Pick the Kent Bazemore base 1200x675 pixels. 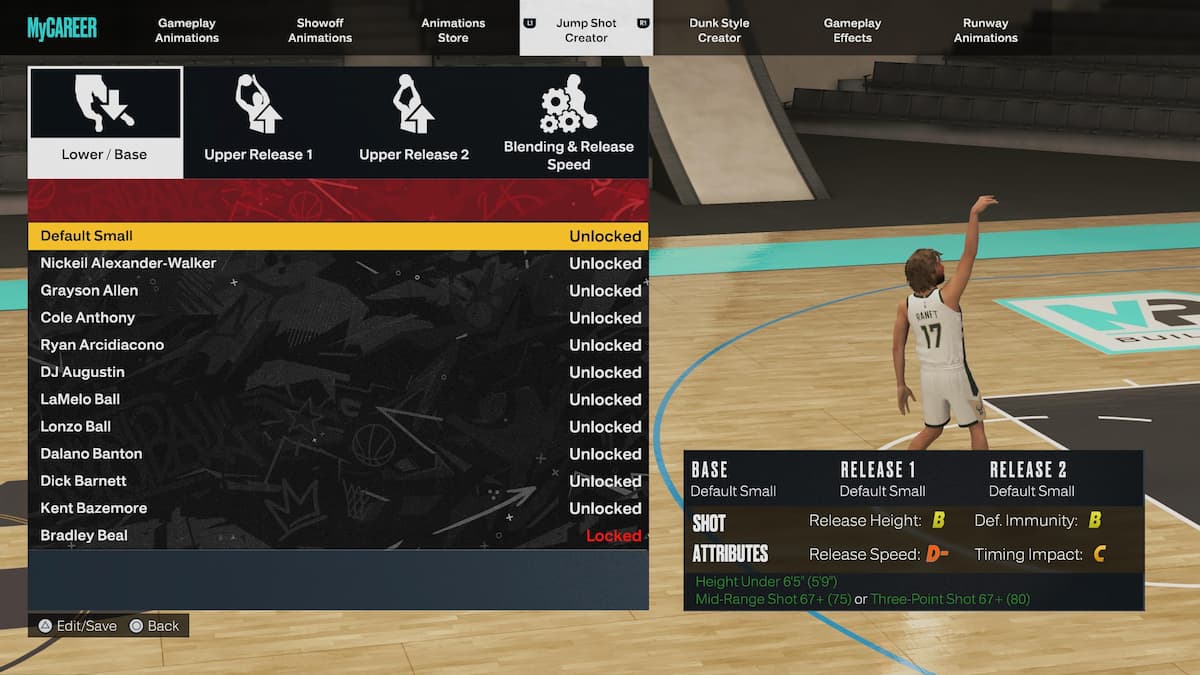pos(338,508)
